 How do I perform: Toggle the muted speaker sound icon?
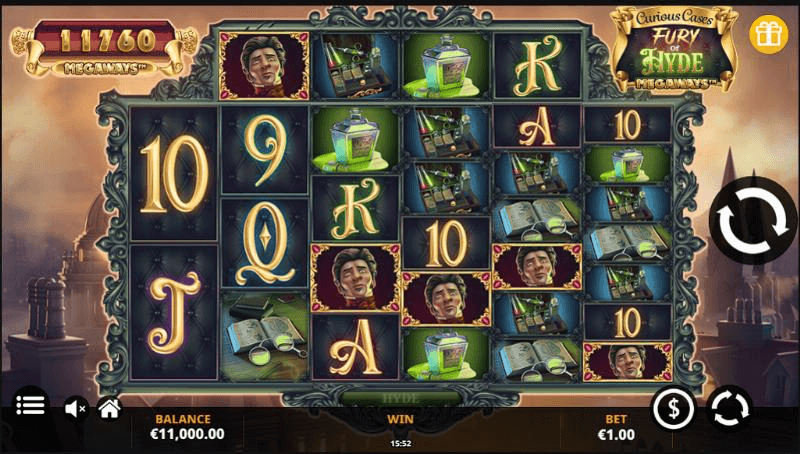pyautogui.click(x=75, y=408)
